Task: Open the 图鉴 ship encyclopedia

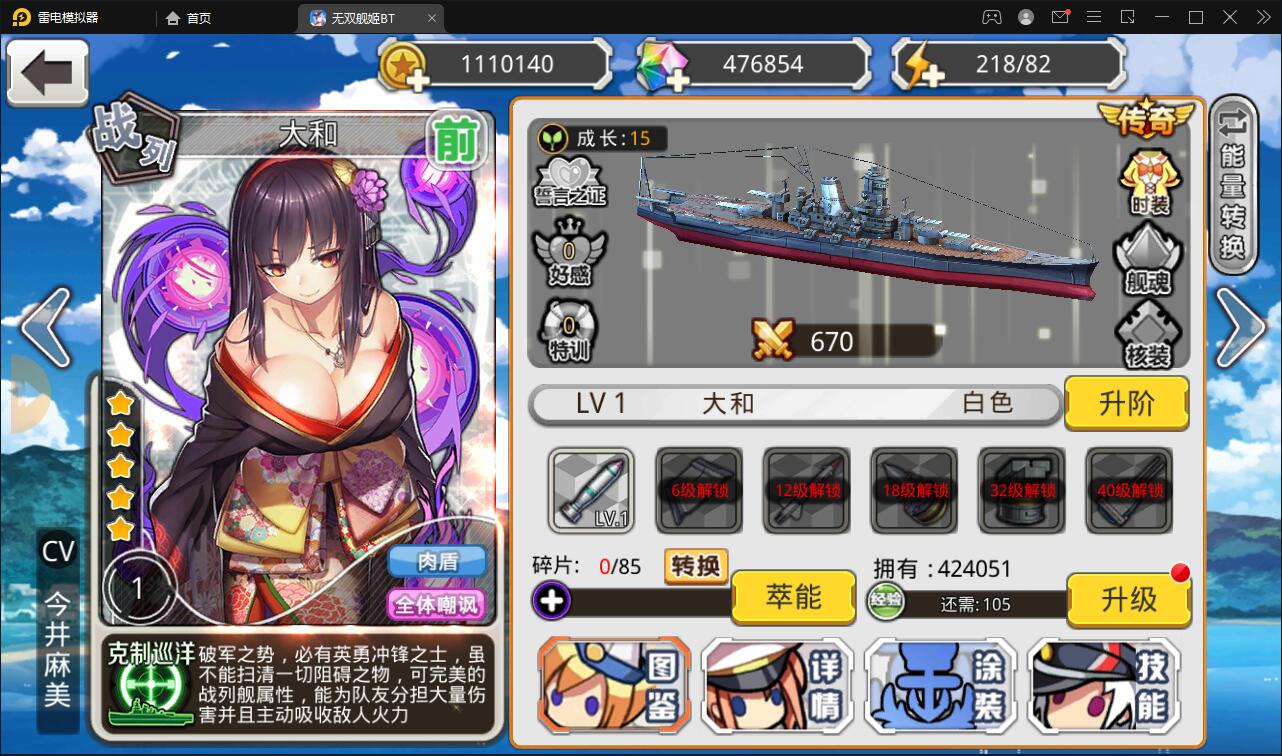Action: [613, 686]
